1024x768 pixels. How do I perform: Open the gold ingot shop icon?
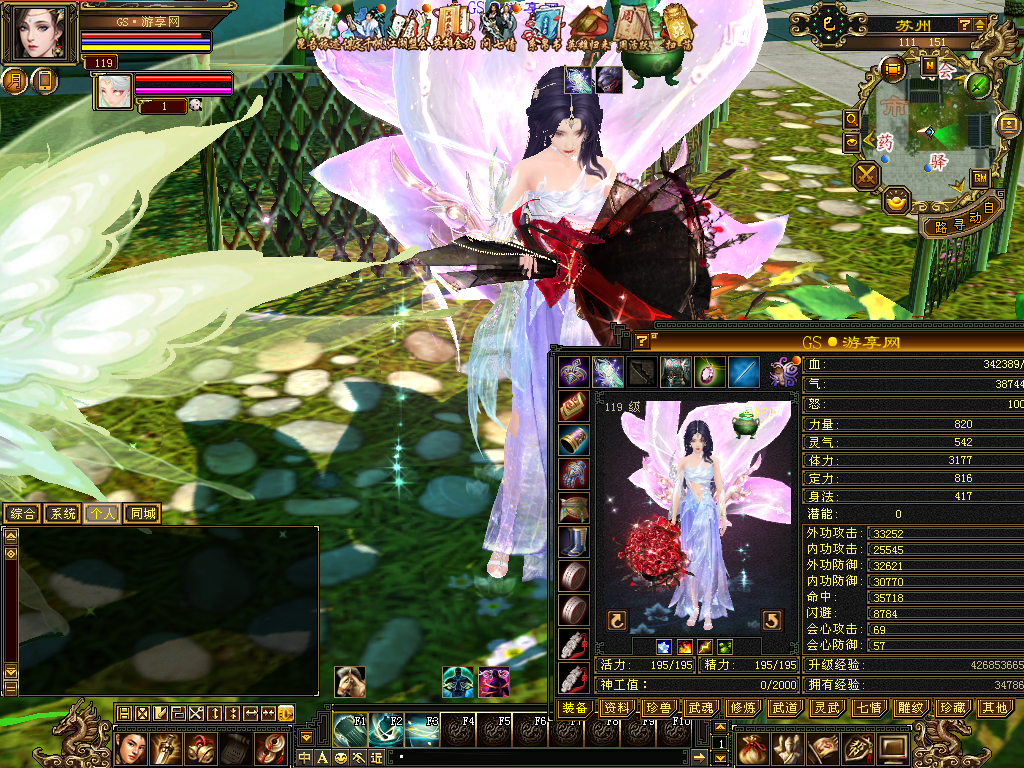(x=895, y=201)
